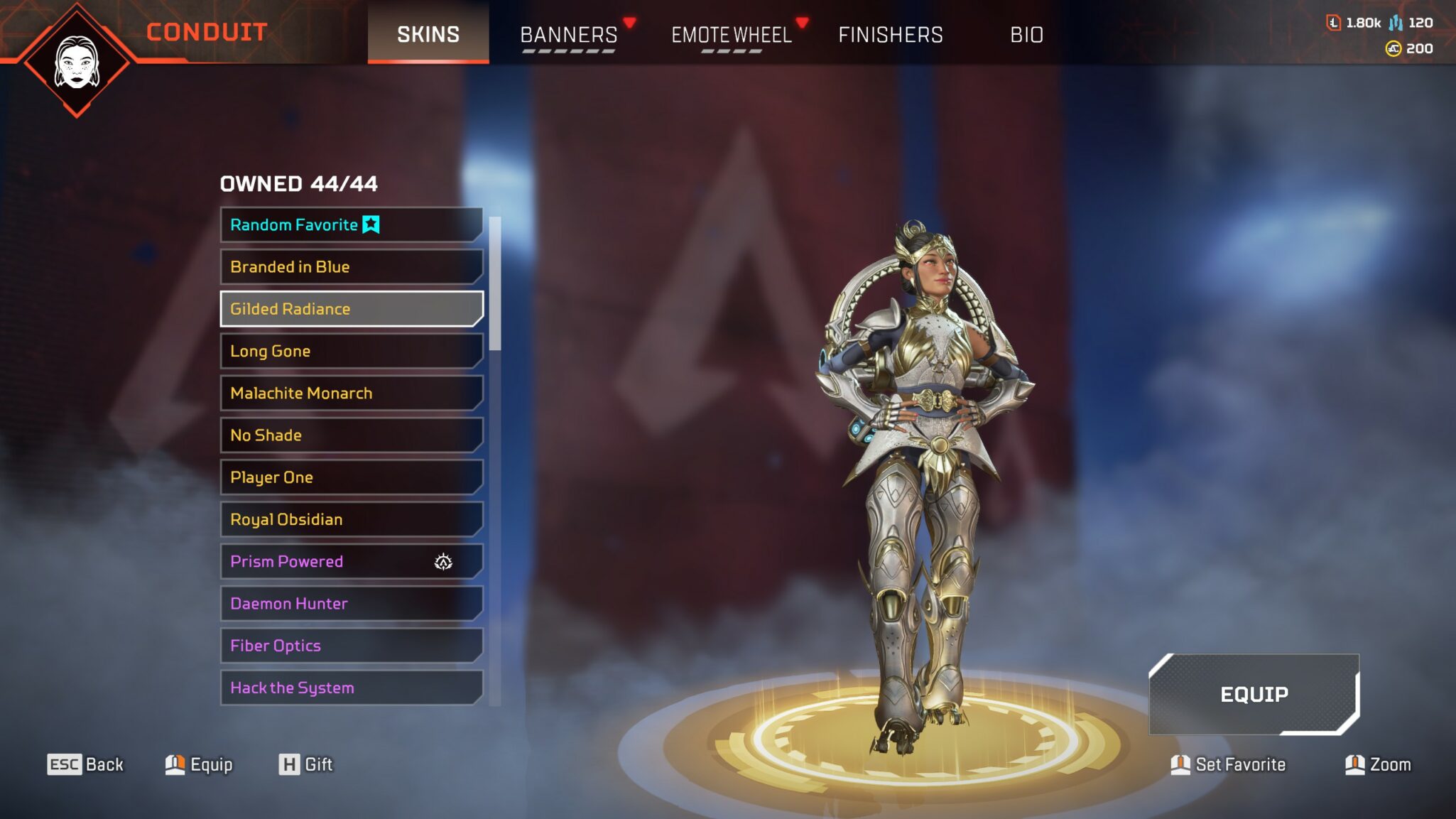Pick the Fiber Optics skin
The image size is (1456, 819).
[x=352, y=646]
